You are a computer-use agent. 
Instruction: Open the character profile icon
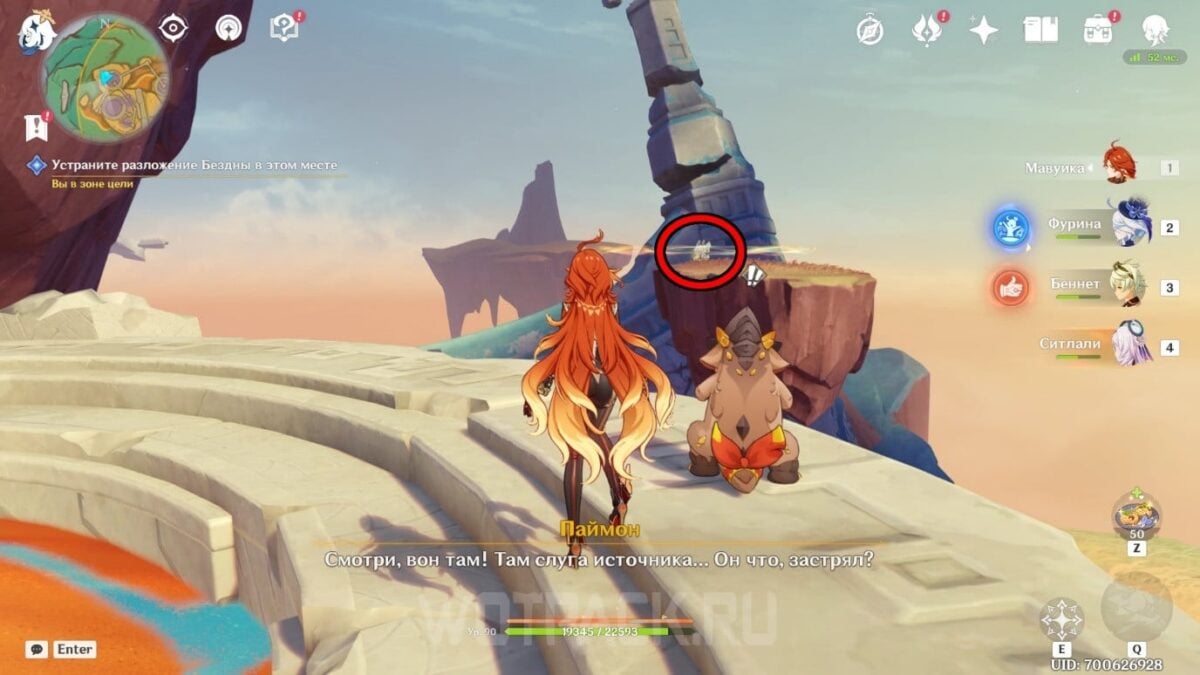click(1156, 30)
